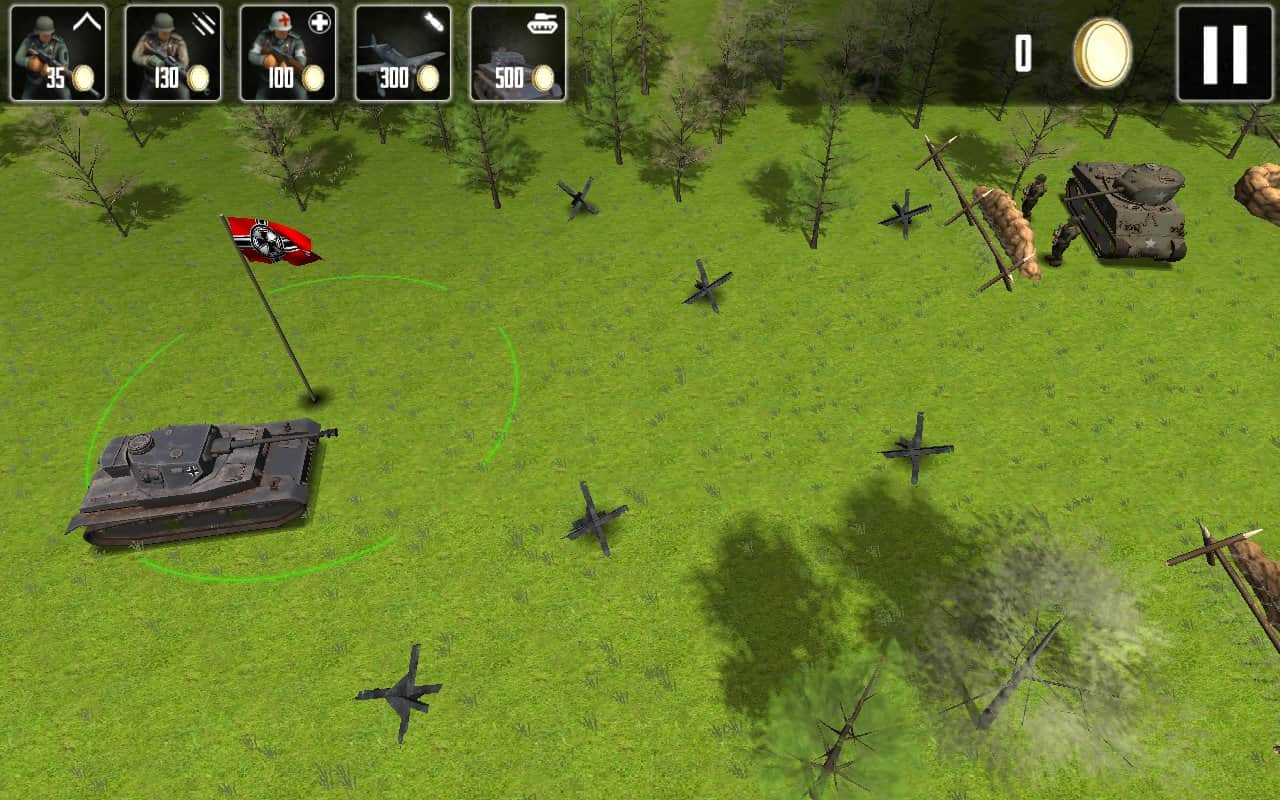1280x800 pixels.
Task: Click the Nazi flag on the flagpole
Action: [270, 238]
